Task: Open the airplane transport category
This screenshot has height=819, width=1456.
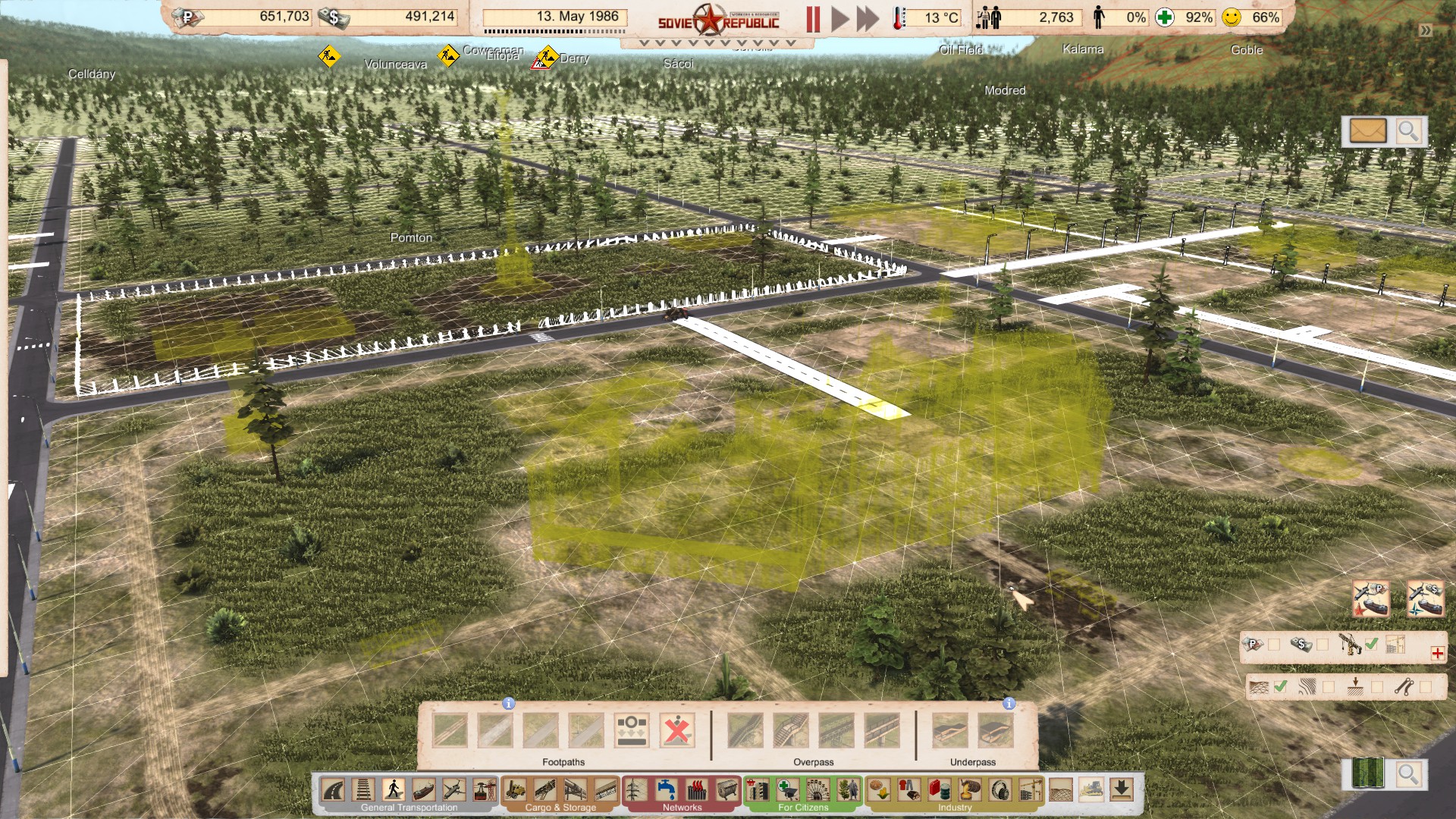Action: click(x=453, y=789)
